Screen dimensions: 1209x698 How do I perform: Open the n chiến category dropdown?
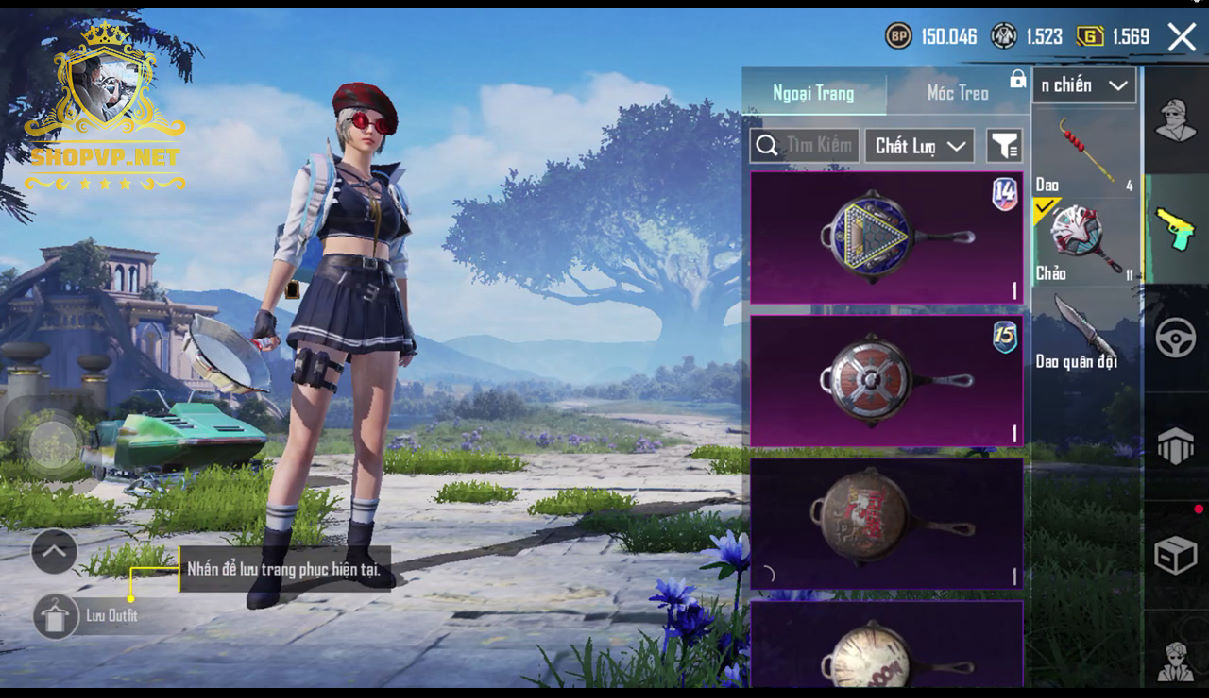pyautogui.click(x=1085, y=86)
